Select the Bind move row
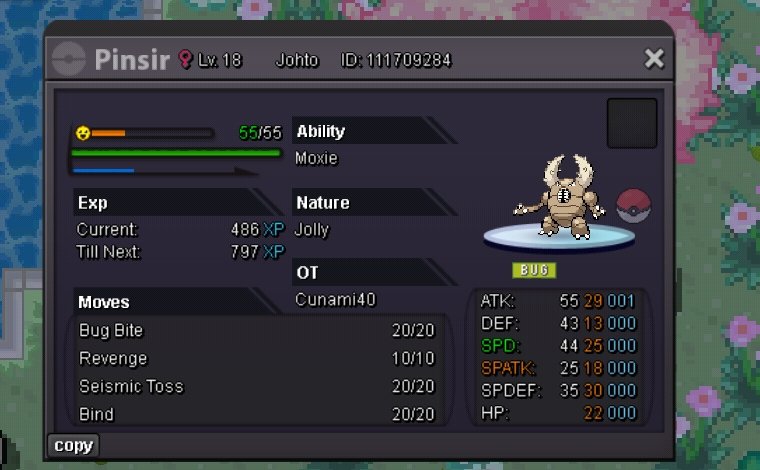760x470 pixels. point(257,414)
